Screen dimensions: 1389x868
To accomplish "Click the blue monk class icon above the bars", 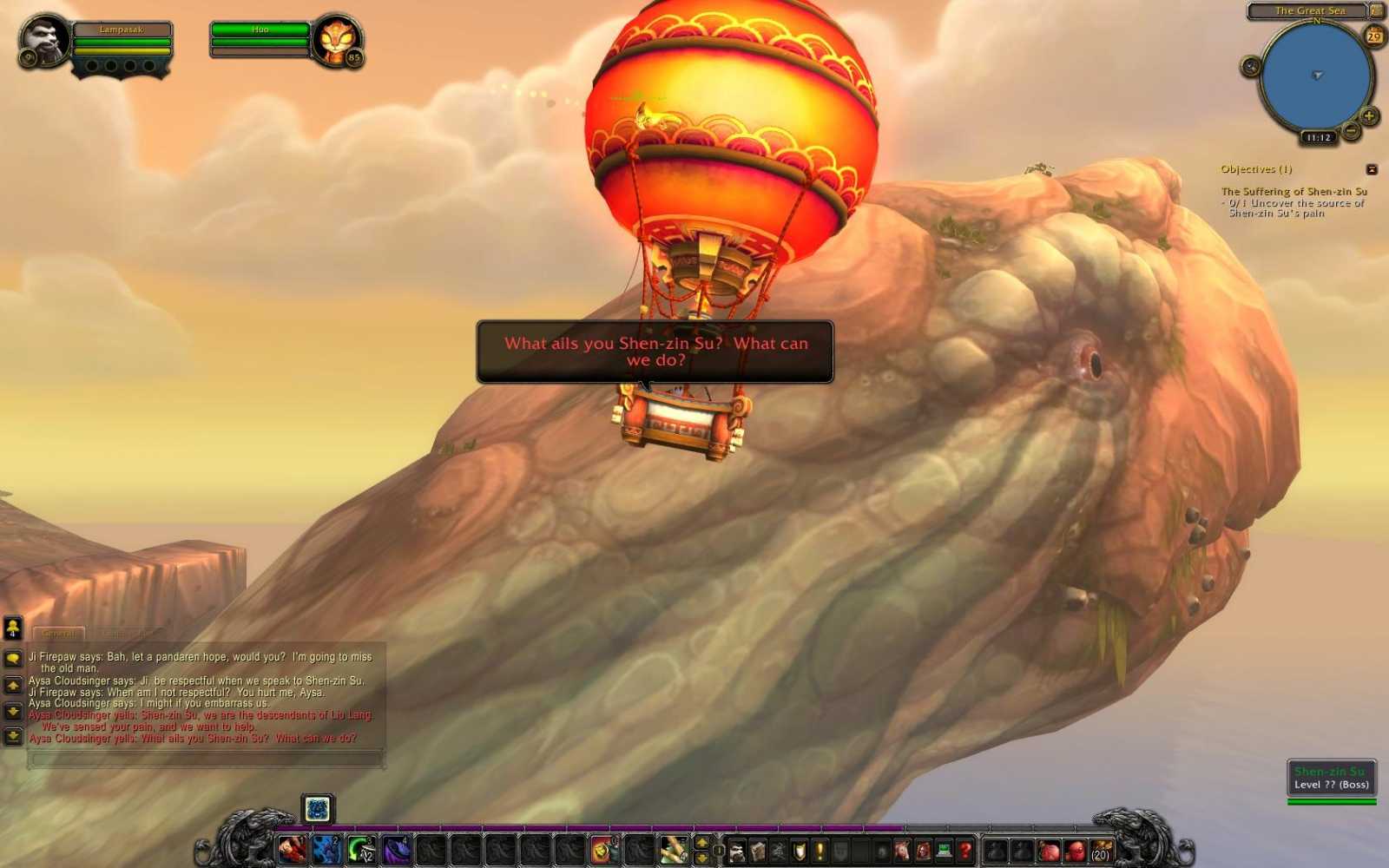I will (x=317, y=809).
